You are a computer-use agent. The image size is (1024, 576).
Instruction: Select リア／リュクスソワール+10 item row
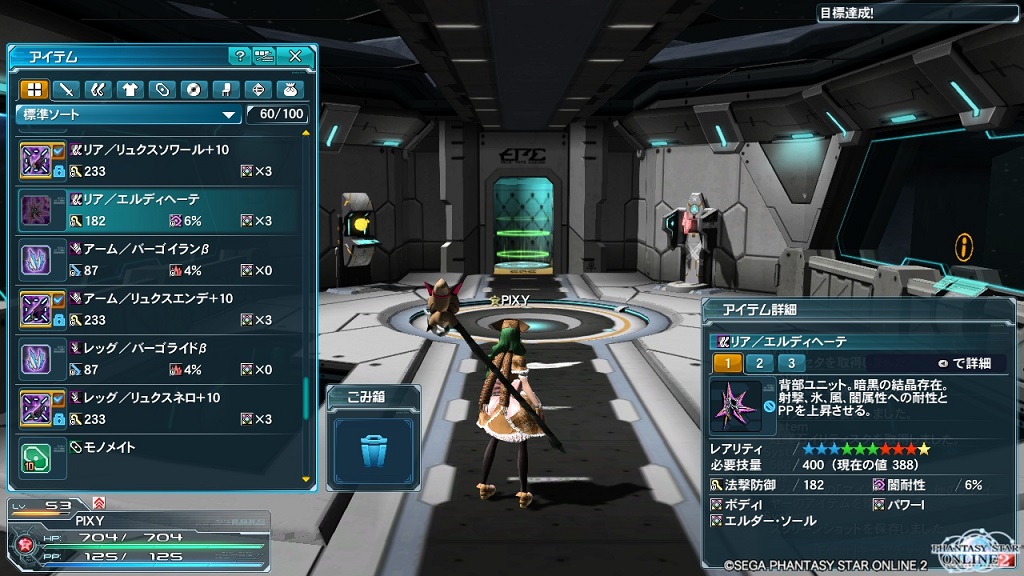(x=160, y=160)
